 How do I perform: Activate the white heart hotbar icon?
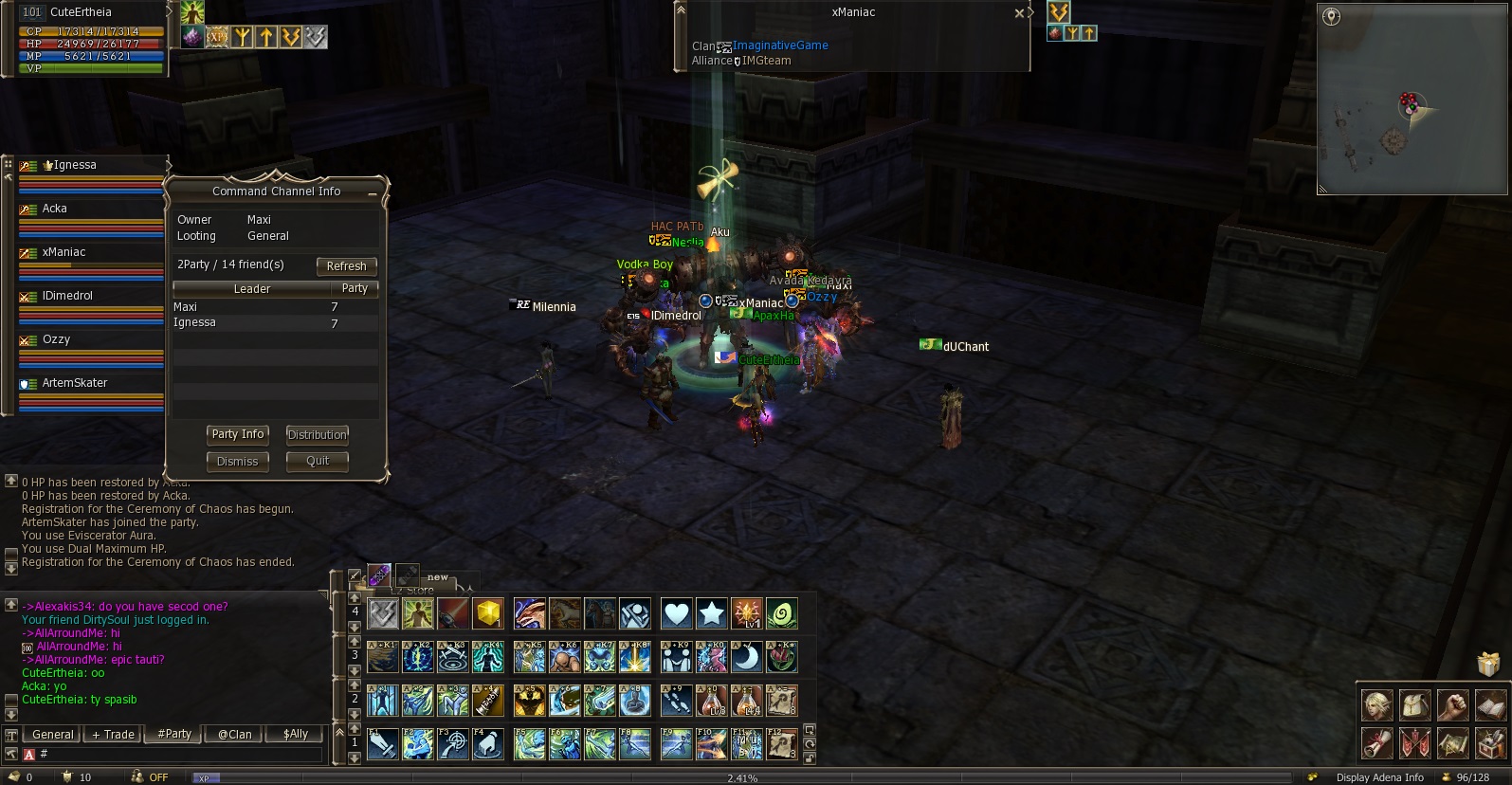pos(676,614)
